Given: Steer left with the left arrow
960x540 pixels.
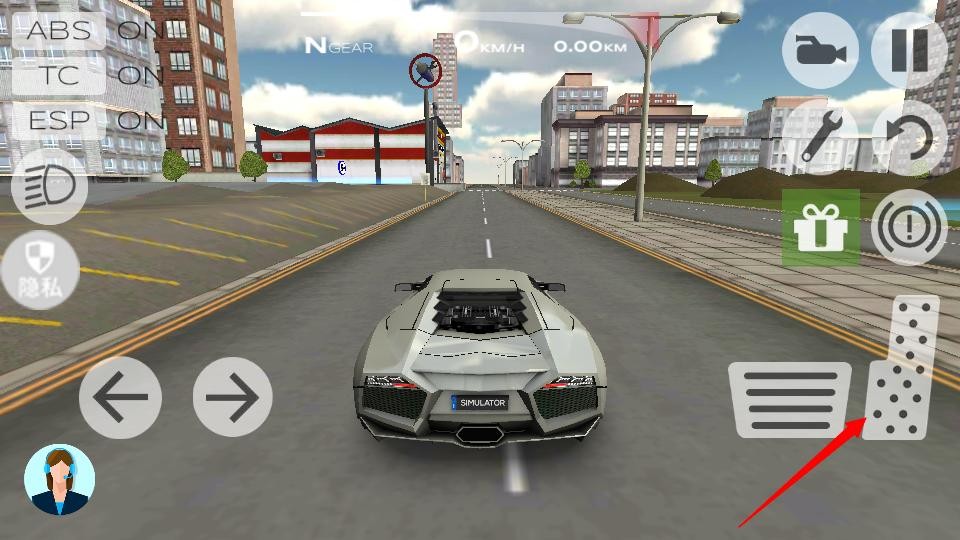Looking at the screenshot, I should (x=120, y=397).
